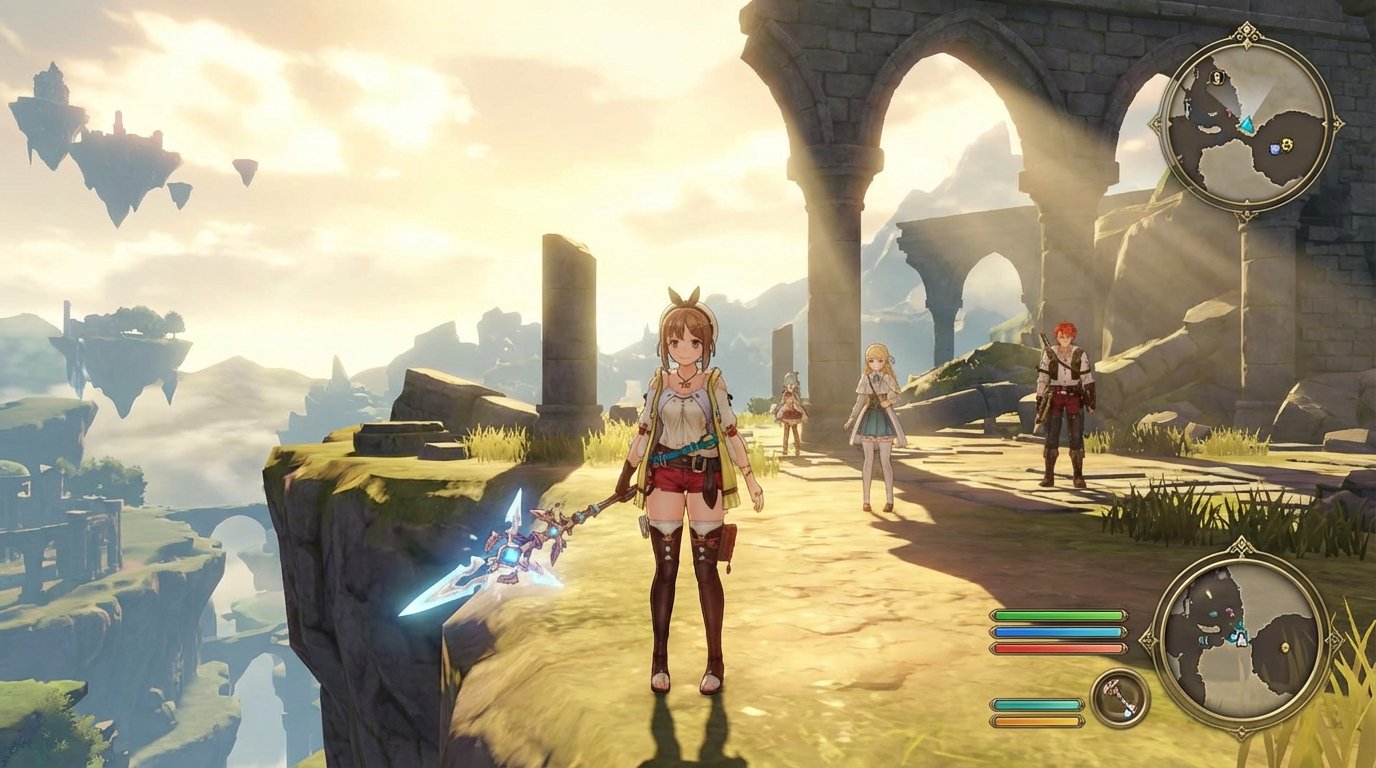This screenshot has width=1376, height=768.
Task: Select the blonde girl in the white cape
Action: 878,420
